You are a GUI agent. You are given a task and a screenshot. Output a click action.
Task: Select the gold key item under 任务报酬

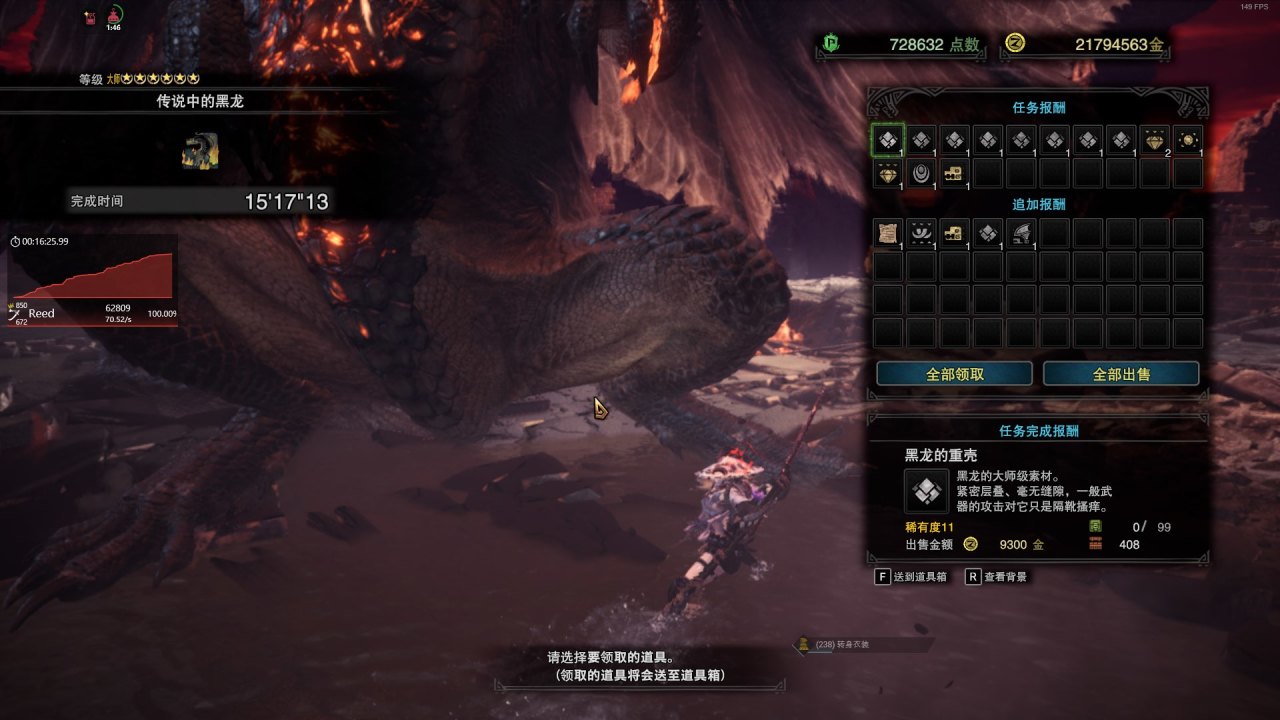(954, 173)
